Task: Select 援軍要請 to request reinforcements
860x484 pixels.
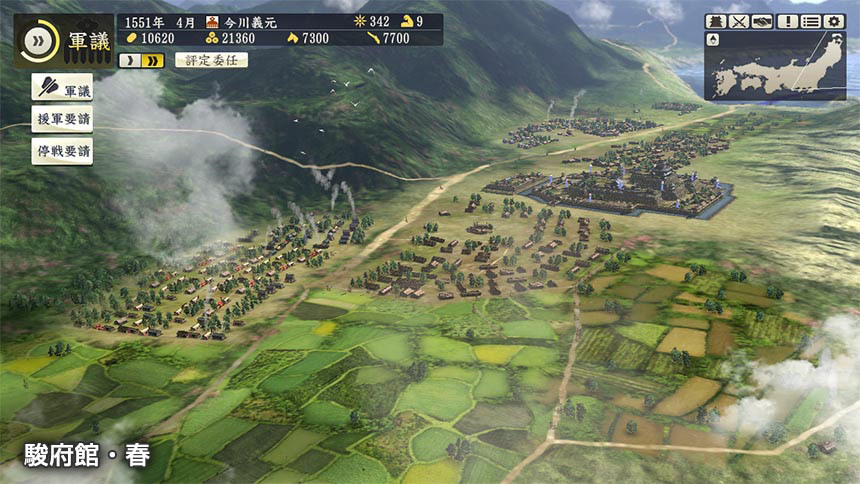Action: pos(62,120)
